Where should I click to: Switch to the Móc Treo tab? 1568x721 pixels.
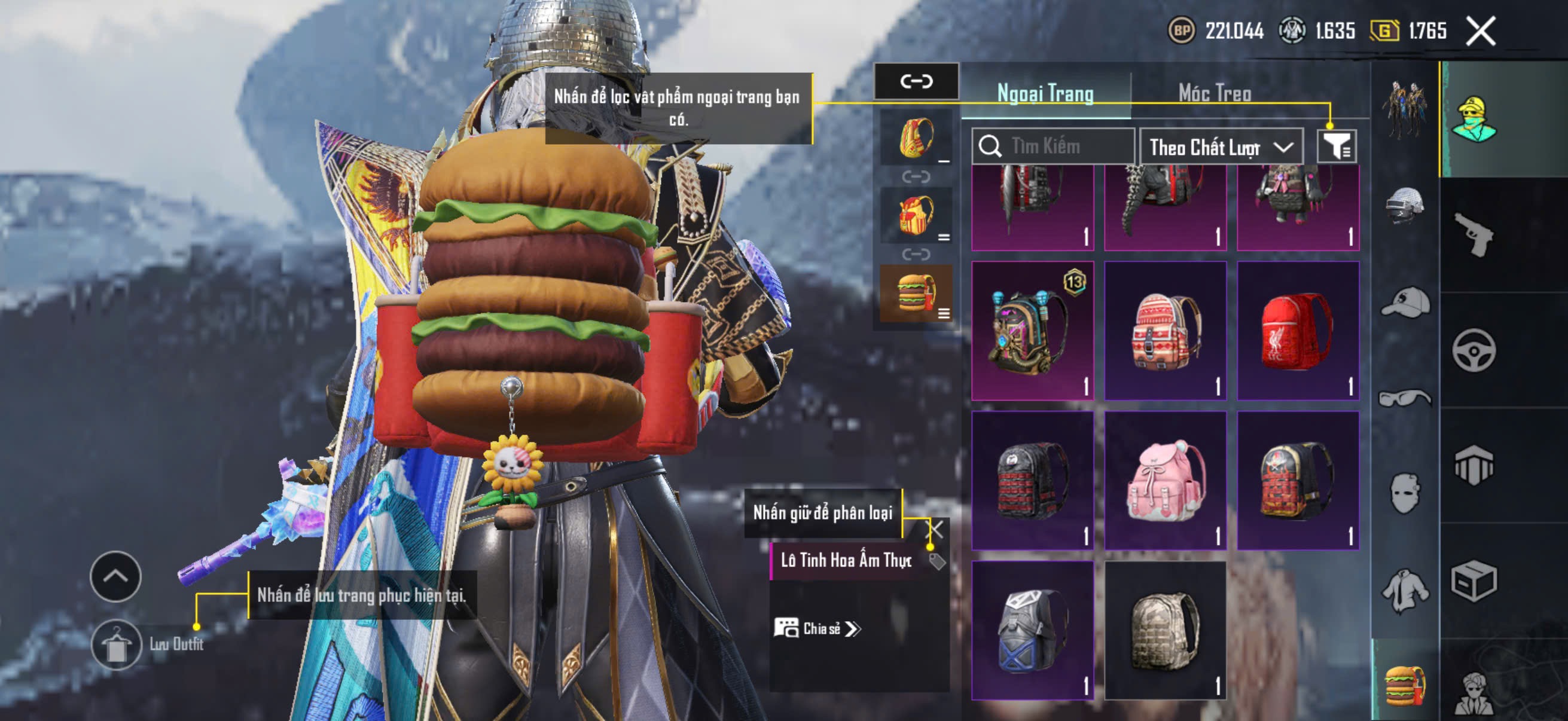(x=1215, y=93)
